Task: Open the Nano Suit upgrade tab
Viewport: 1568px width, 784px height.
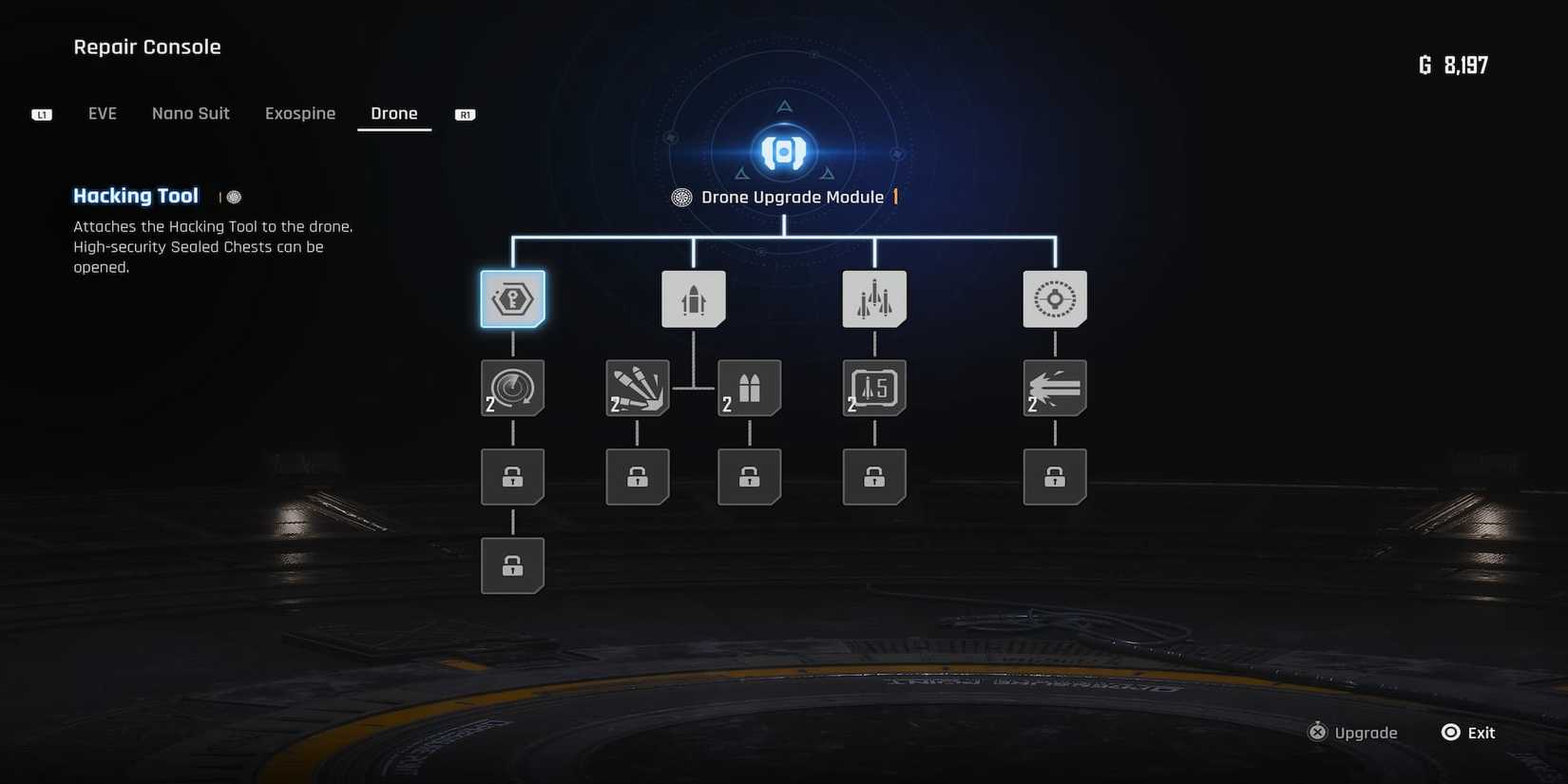Action: coord(190,113)
